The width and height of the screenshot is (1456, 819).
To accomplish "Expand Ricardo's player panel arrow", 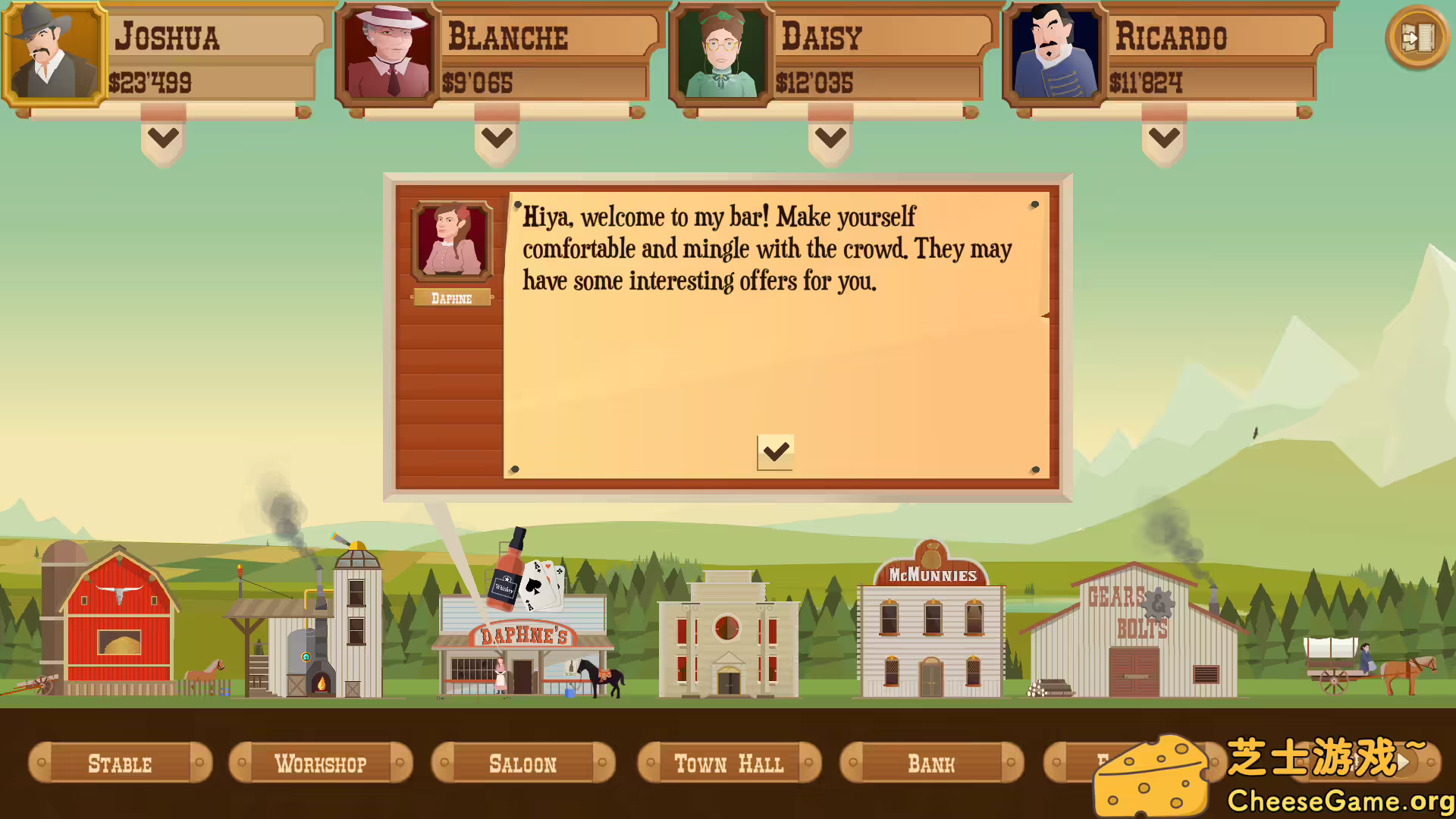I will 1164,138.
